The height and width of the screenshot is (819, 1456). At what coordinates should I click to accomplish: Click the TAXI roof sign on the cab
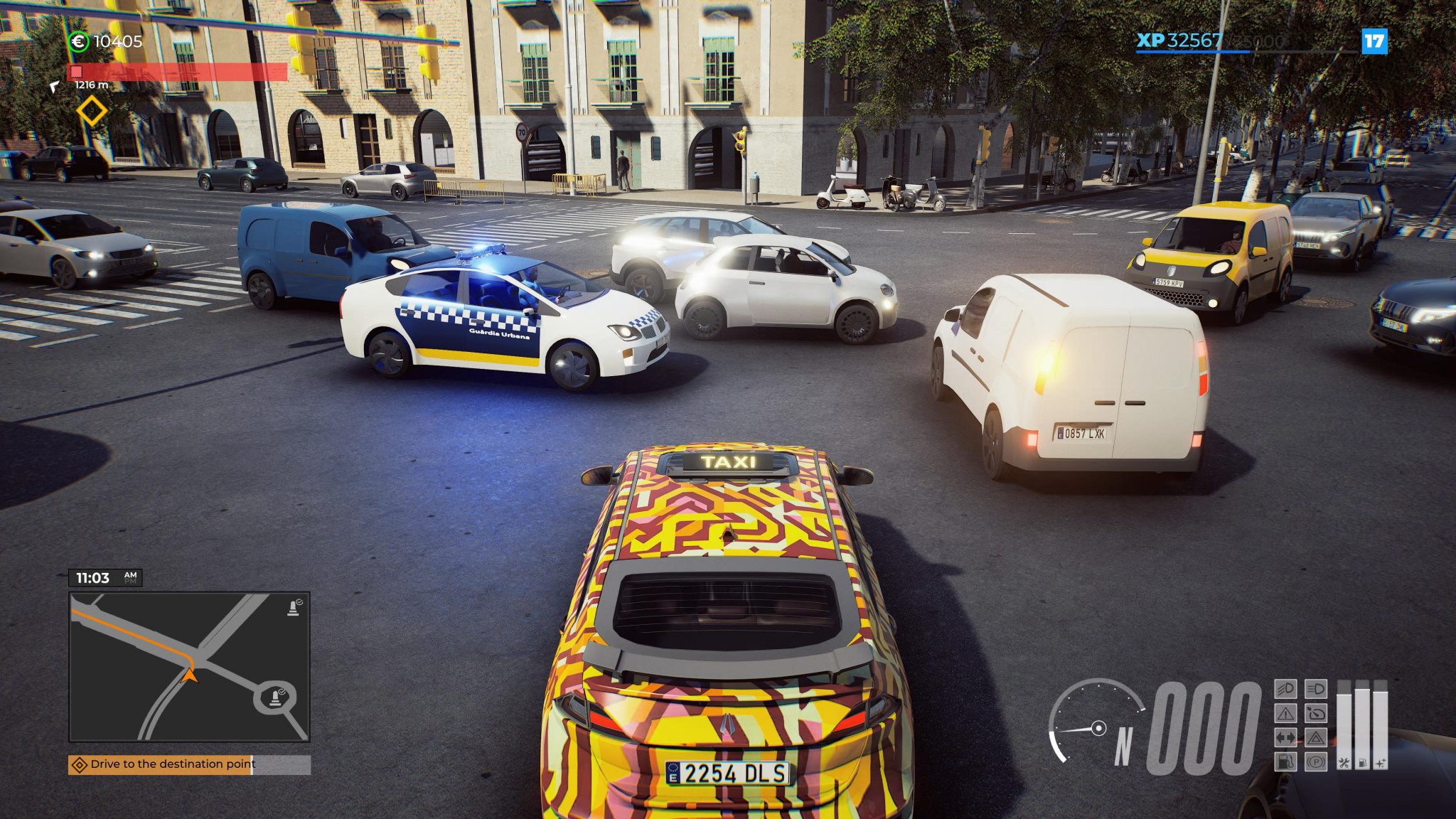[x=727, y=463]
